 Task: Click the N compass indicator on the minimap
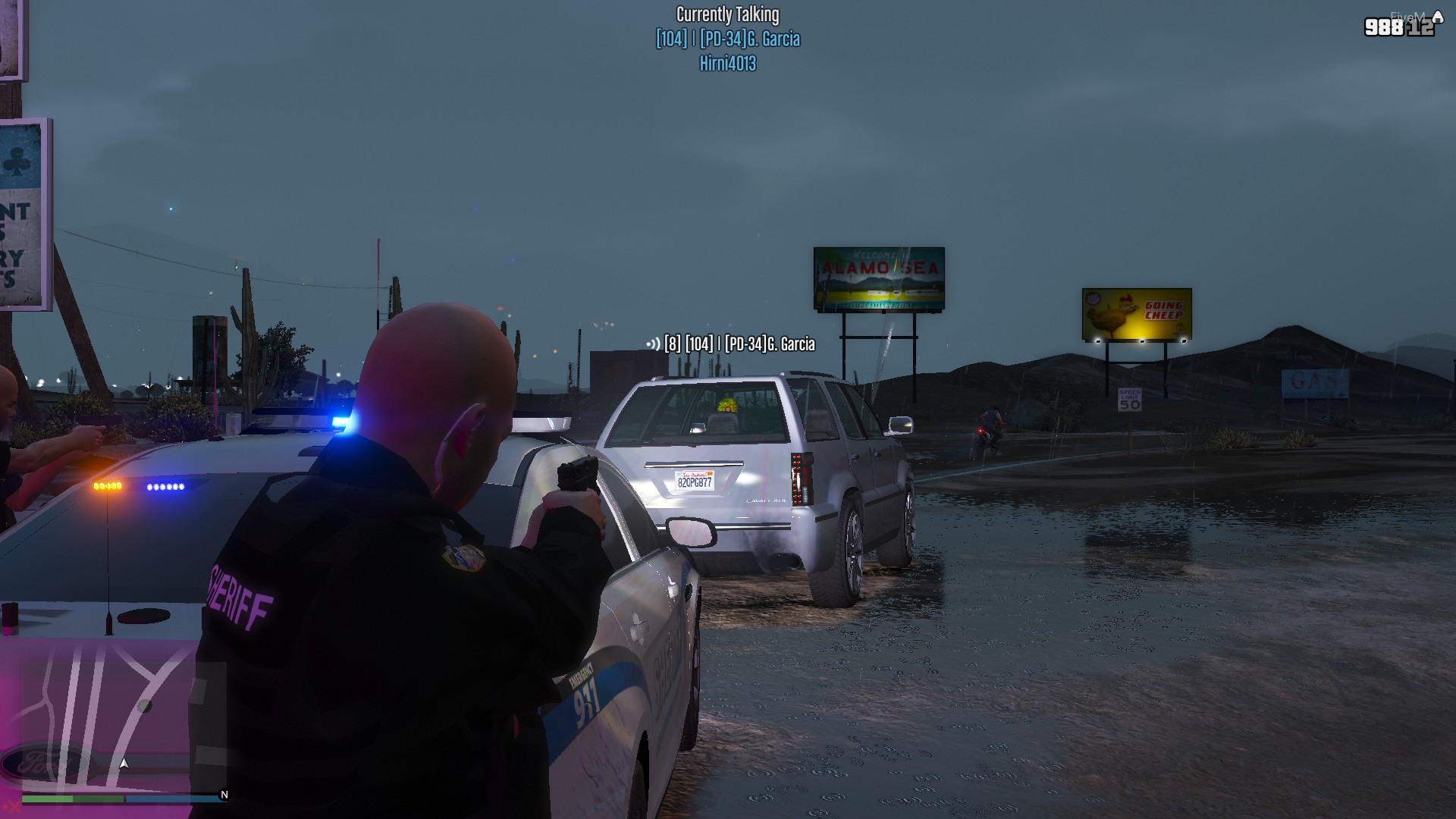(x=224, y=795)
